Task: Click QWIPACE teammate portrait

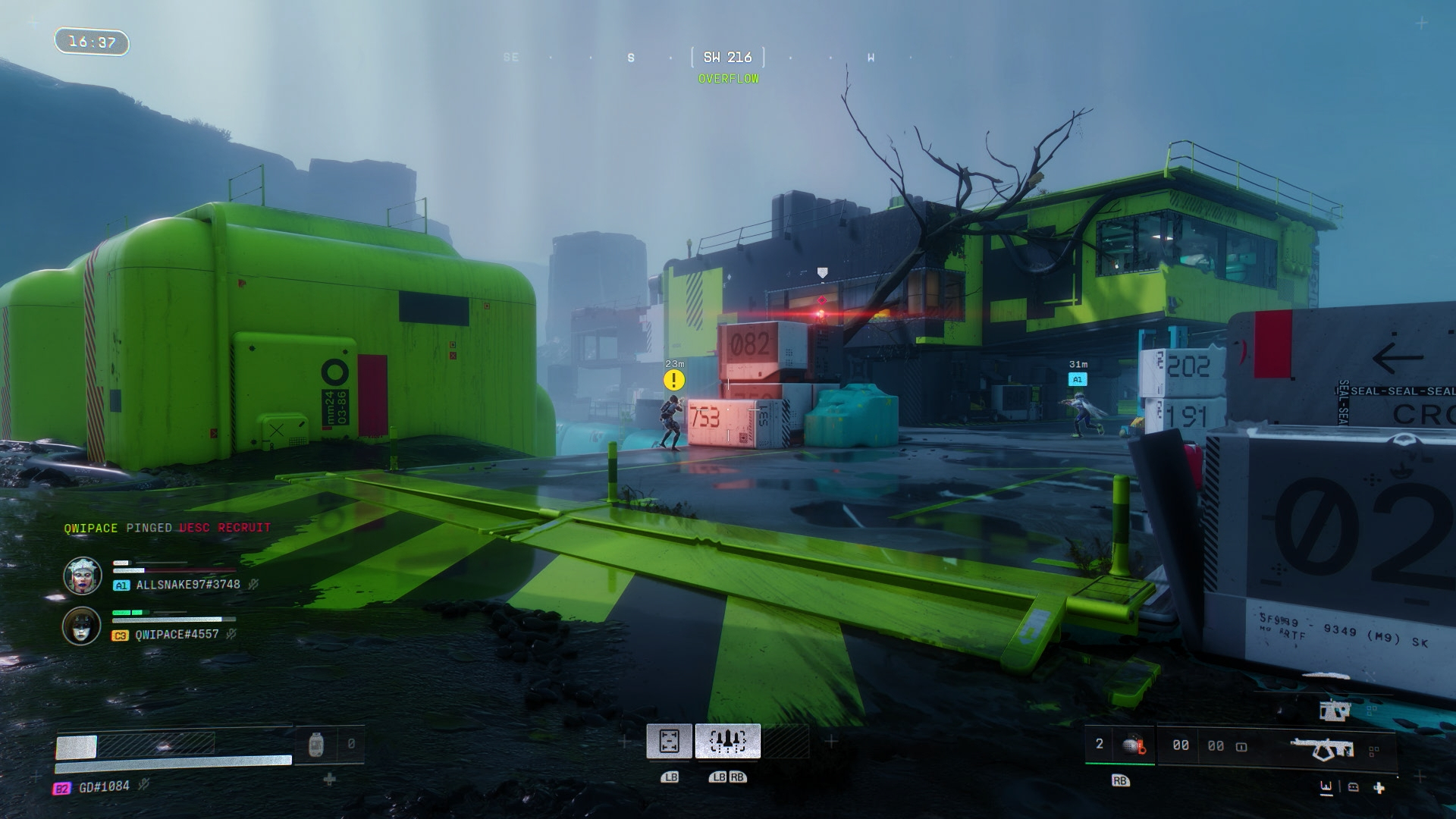Action: [82, 626]
